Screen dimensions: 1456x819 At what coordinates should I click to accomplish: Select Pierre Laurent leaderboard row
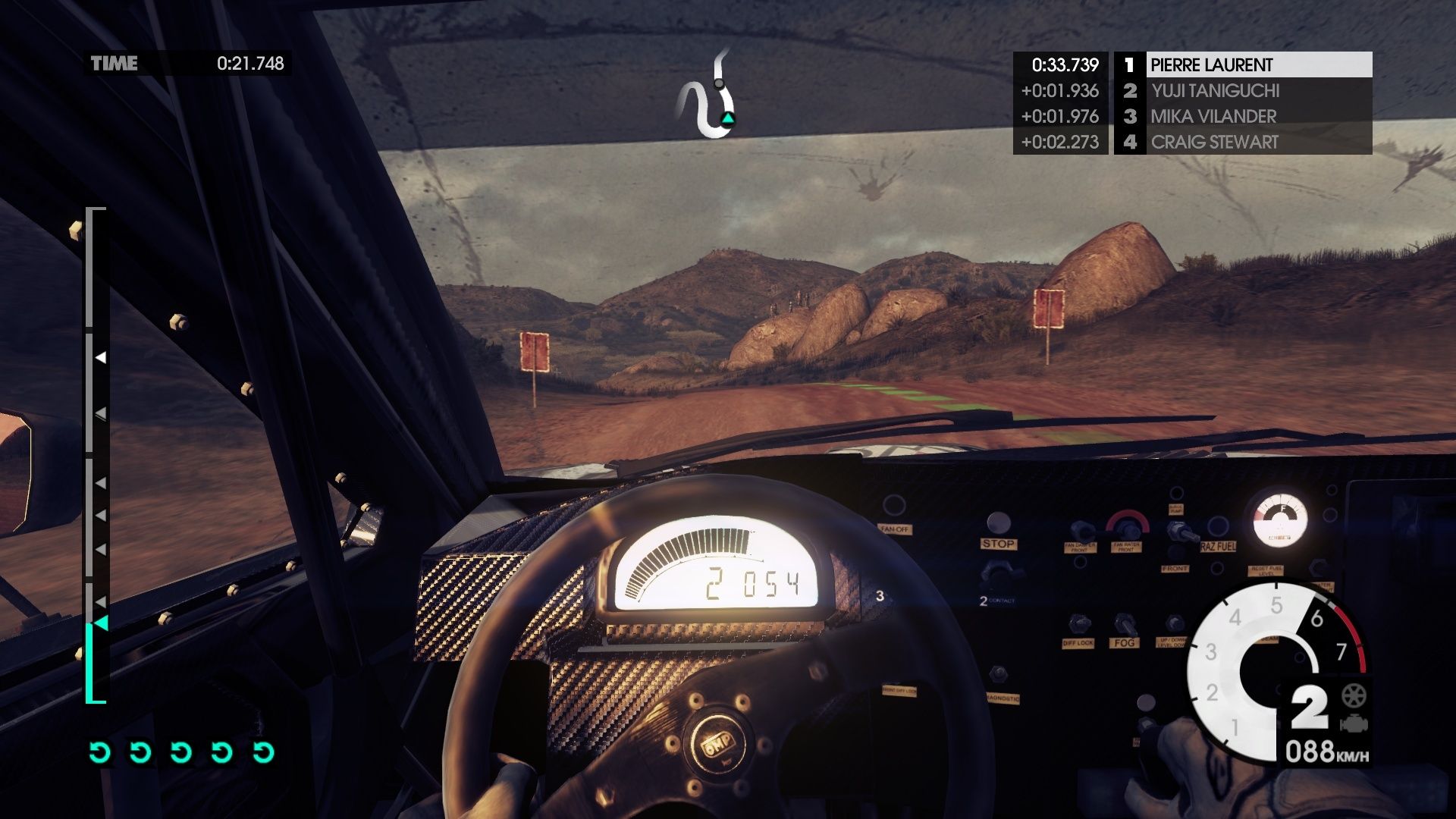pyautogui.click(x=1244, y=65)
